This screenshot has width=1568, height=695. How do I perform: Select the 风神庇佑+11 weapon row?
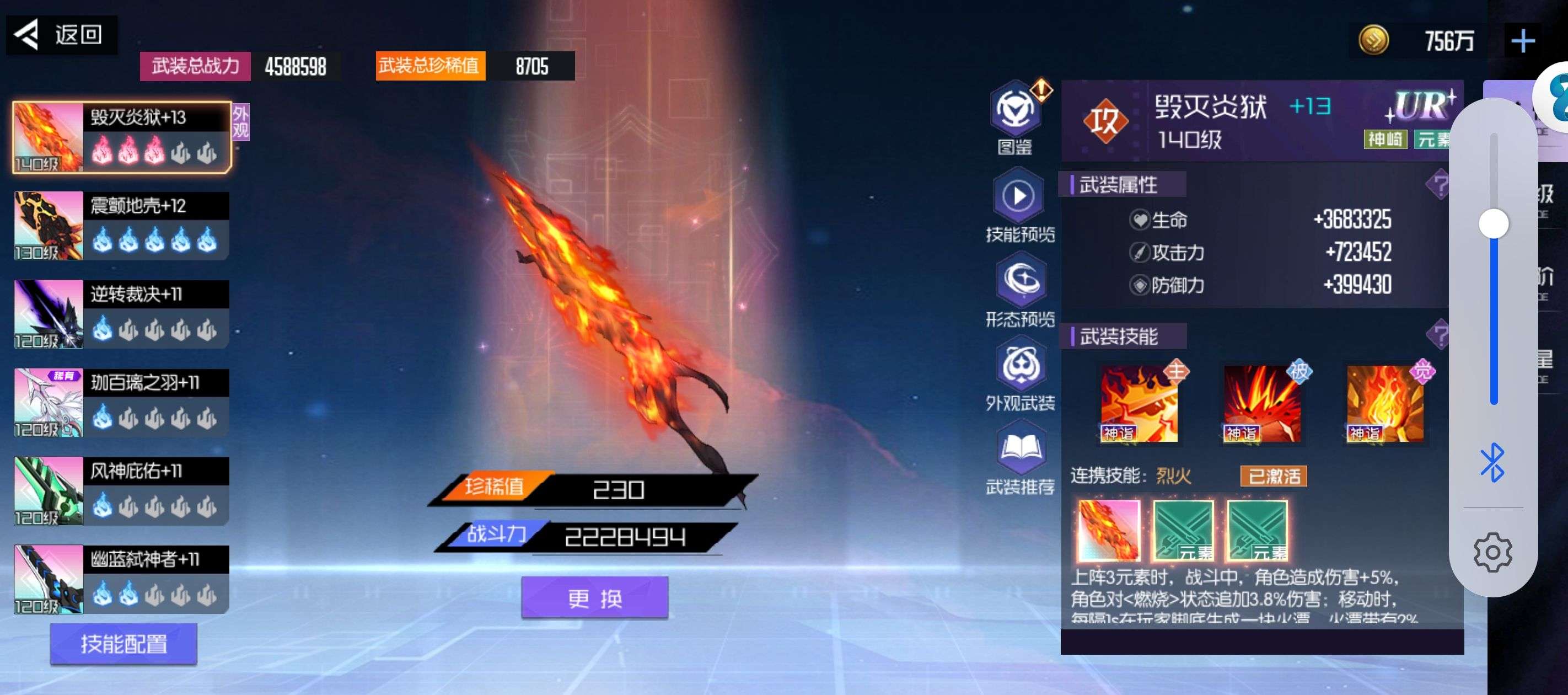(x=122, y=491)
